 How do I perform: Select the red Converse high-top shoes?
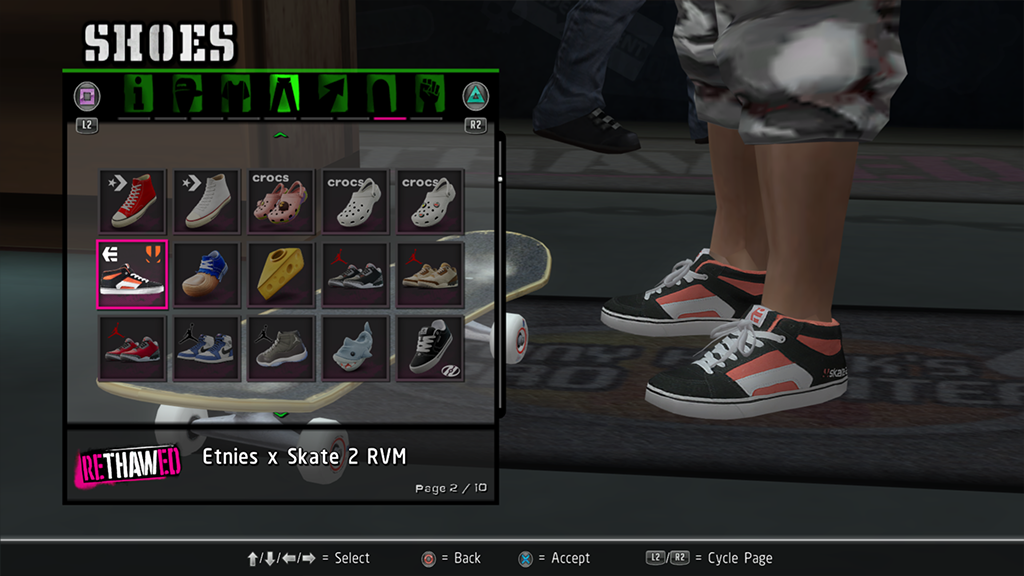point(132,201)
